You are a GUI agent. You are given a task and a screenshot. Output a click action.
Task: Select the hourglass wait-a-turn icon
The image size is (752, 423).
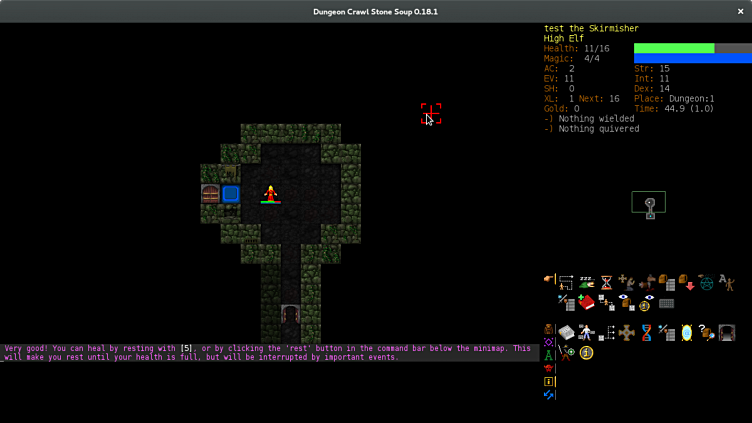point(606,282)
